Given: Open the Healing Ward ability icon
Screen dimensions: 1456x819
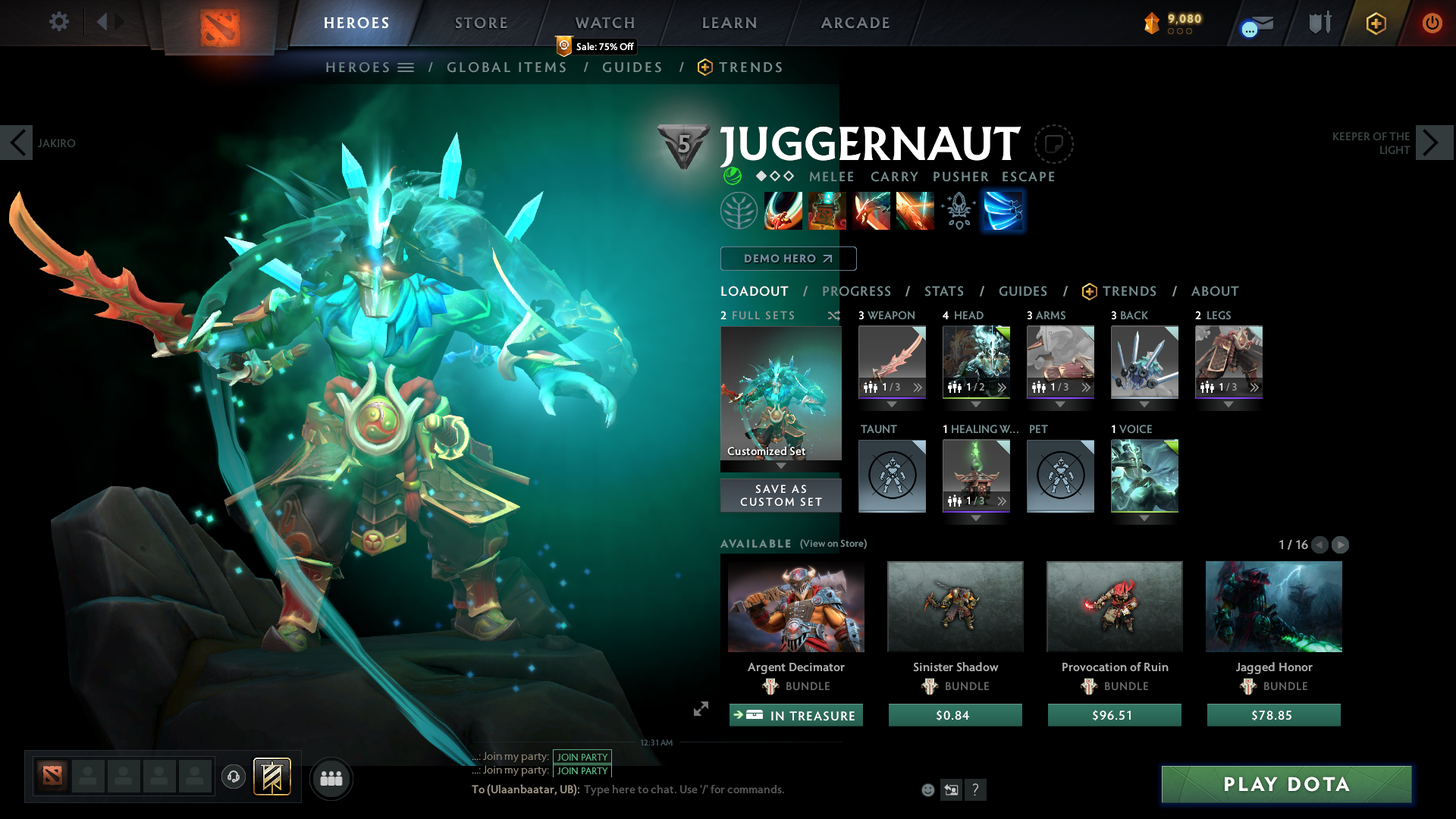Looking at the screenshot, I should click(x=827, y=211).
